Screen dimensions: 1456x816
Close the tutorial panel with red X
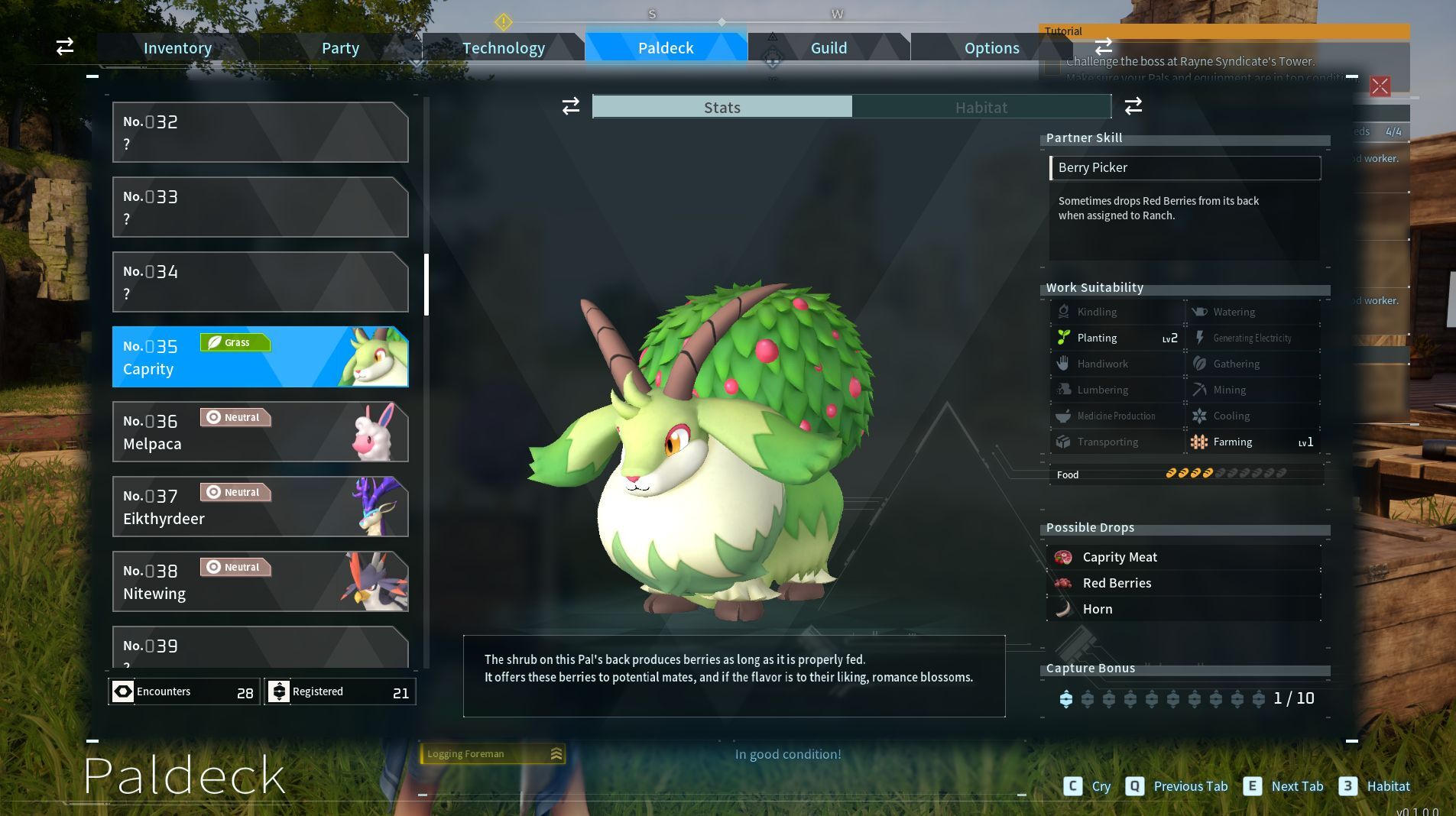[x=1380, y=86]
